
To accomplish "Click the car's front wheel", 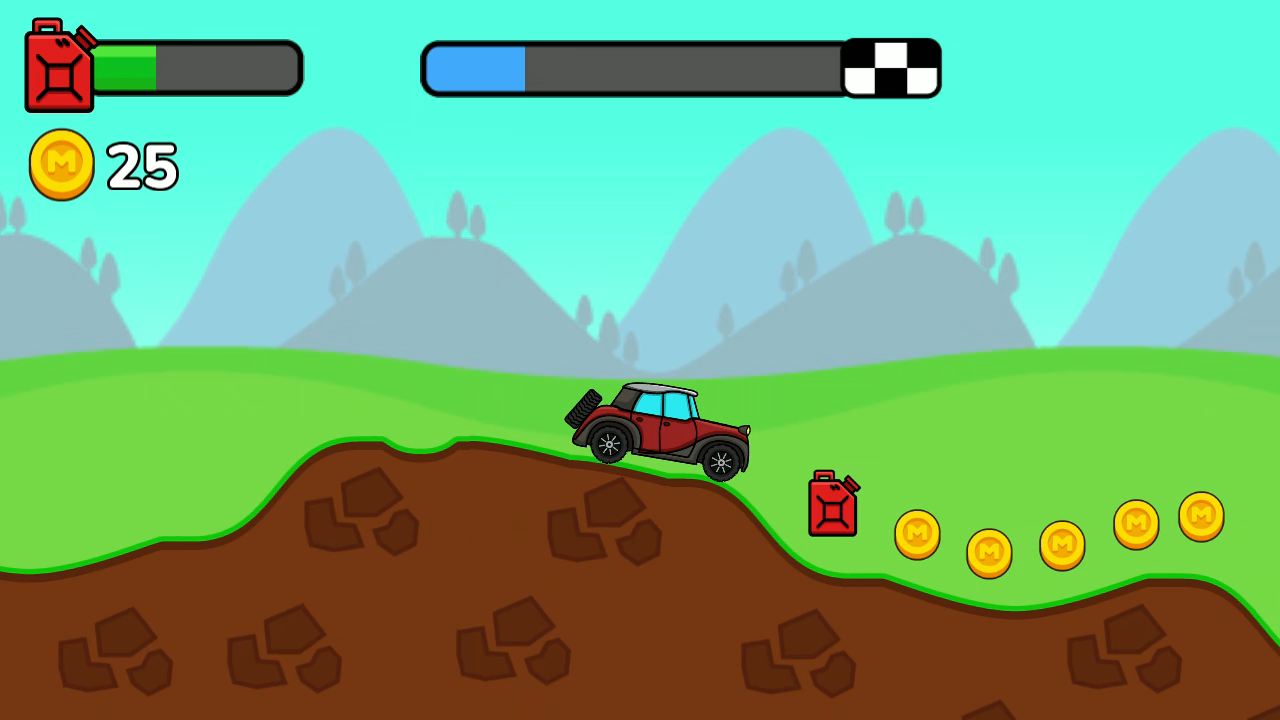I will 723,461.
